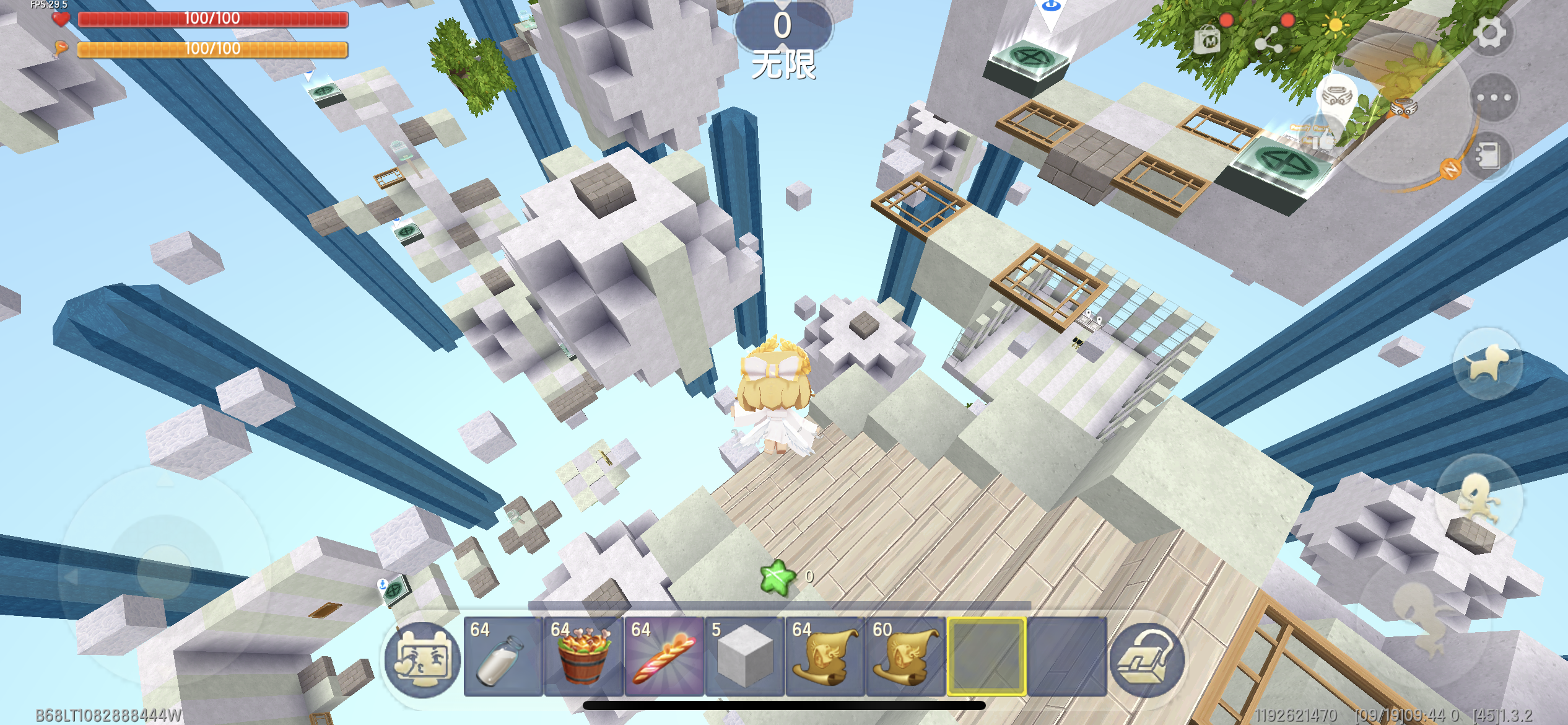Select the white block hotbar slot
1568x725 pixels.
pos(744,657)
